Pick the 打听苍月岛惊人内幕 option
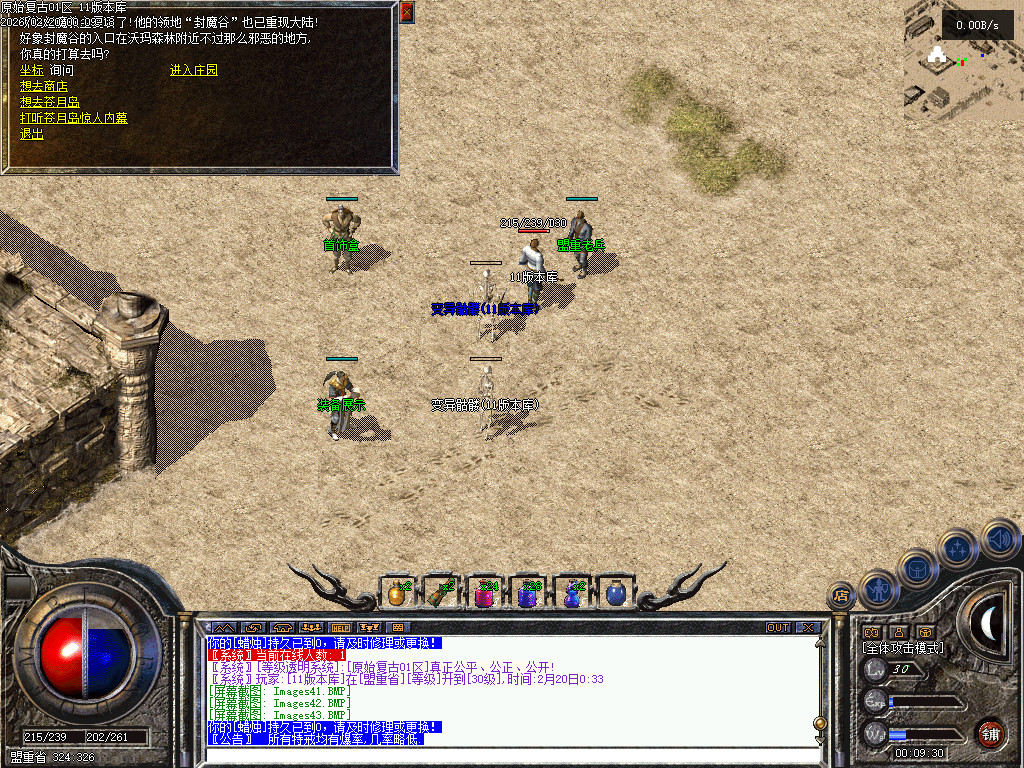 (74, 118)
